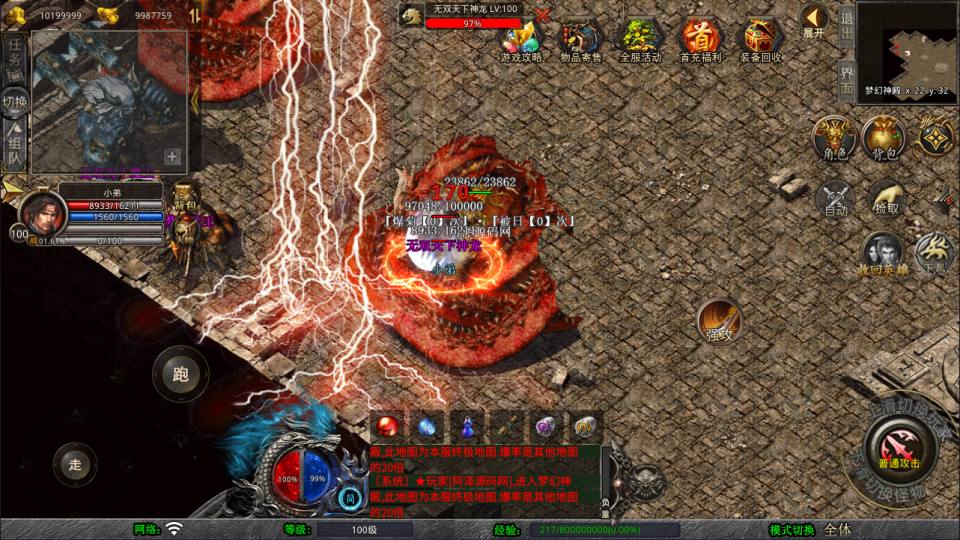Claim the 首充福利 first-recharge bonus
Screen dimensions: 960x540
click(701, 38)
